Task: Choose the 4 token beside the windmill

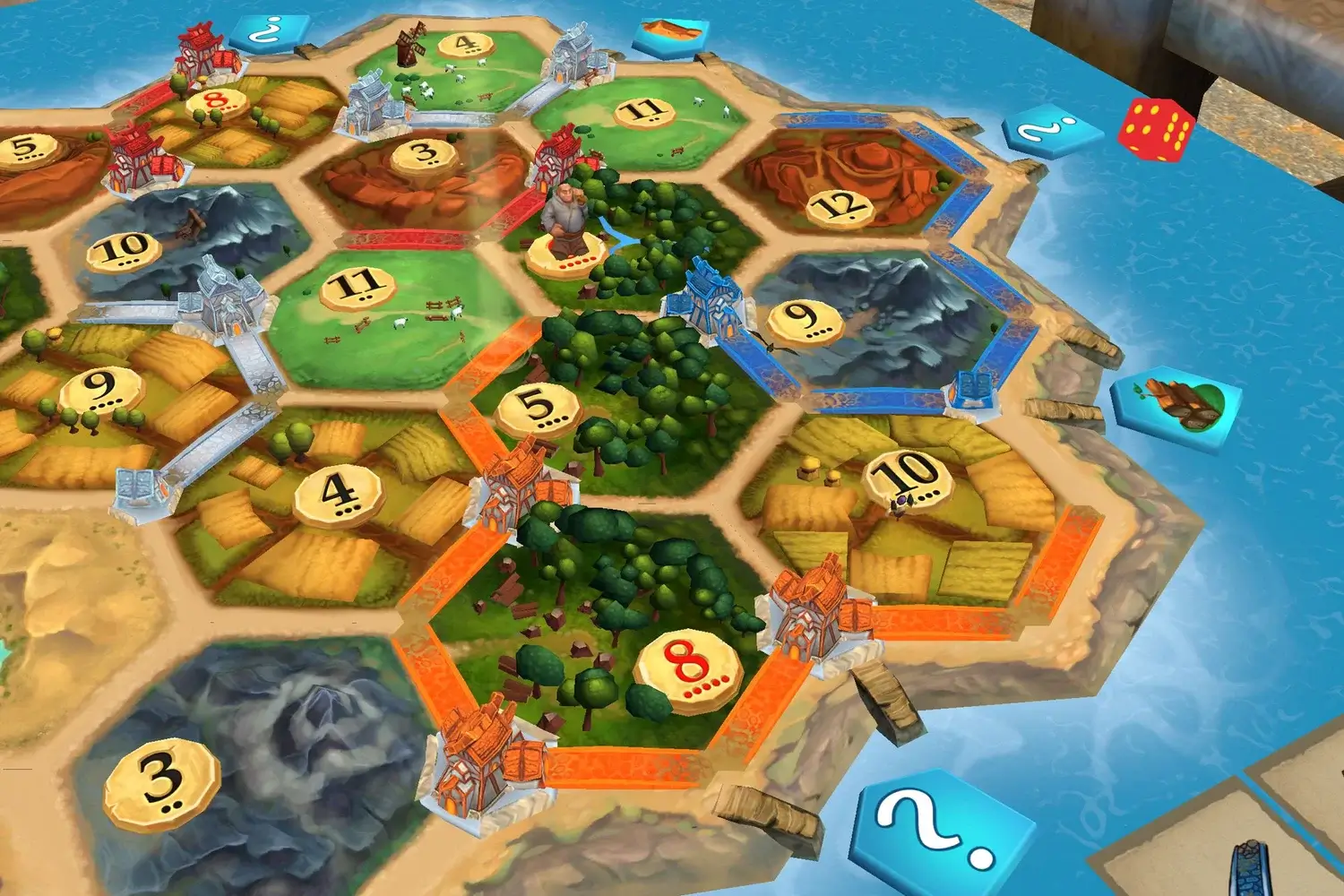Action: pos(463,45)
